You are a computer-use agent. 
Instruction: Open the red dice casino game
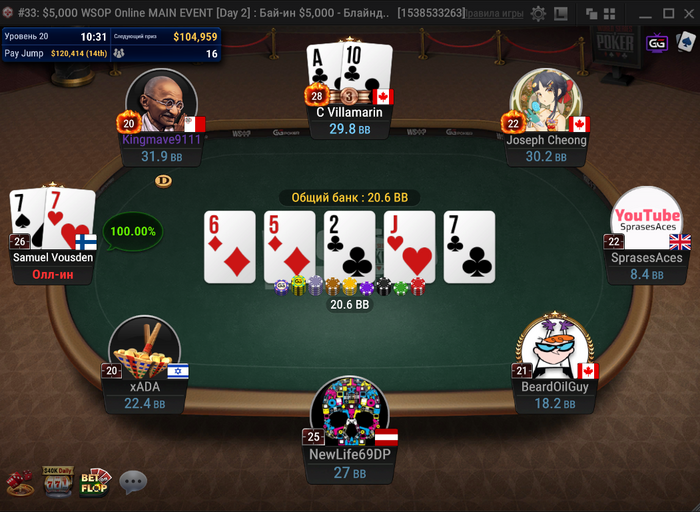(20, 483)
